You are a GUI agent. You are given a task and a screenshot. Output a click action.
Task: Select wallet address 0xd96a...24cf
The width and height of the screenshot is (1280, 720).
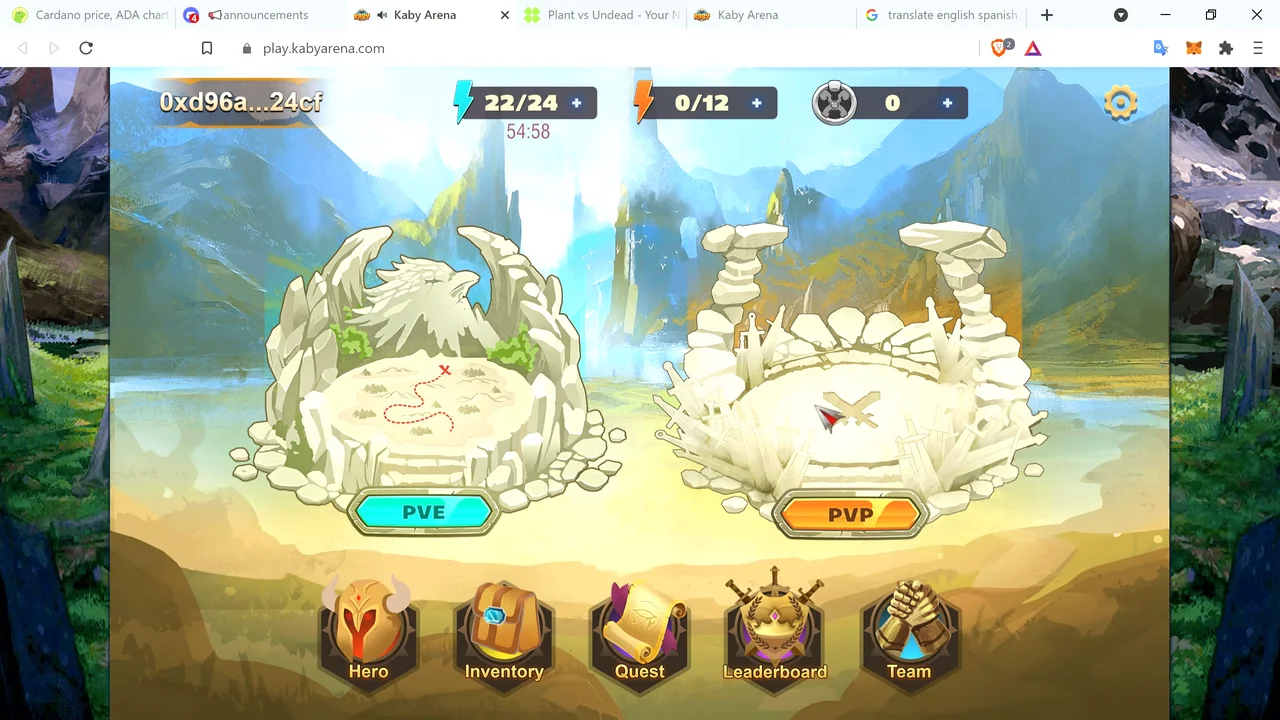241,102
